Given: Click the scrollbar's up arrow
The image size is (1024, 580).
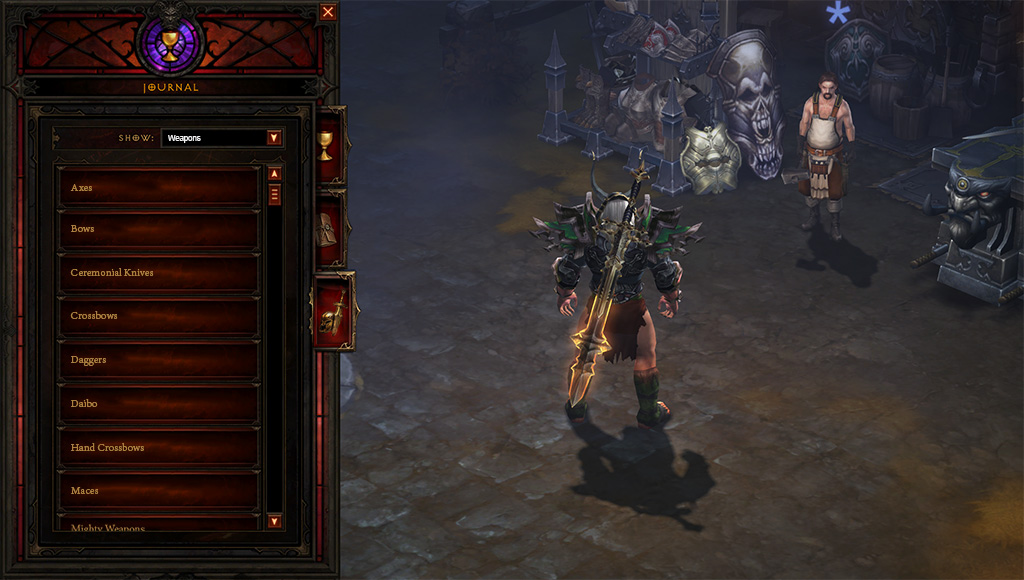Looking at the screenshot, I should click(x=274, y=173).
